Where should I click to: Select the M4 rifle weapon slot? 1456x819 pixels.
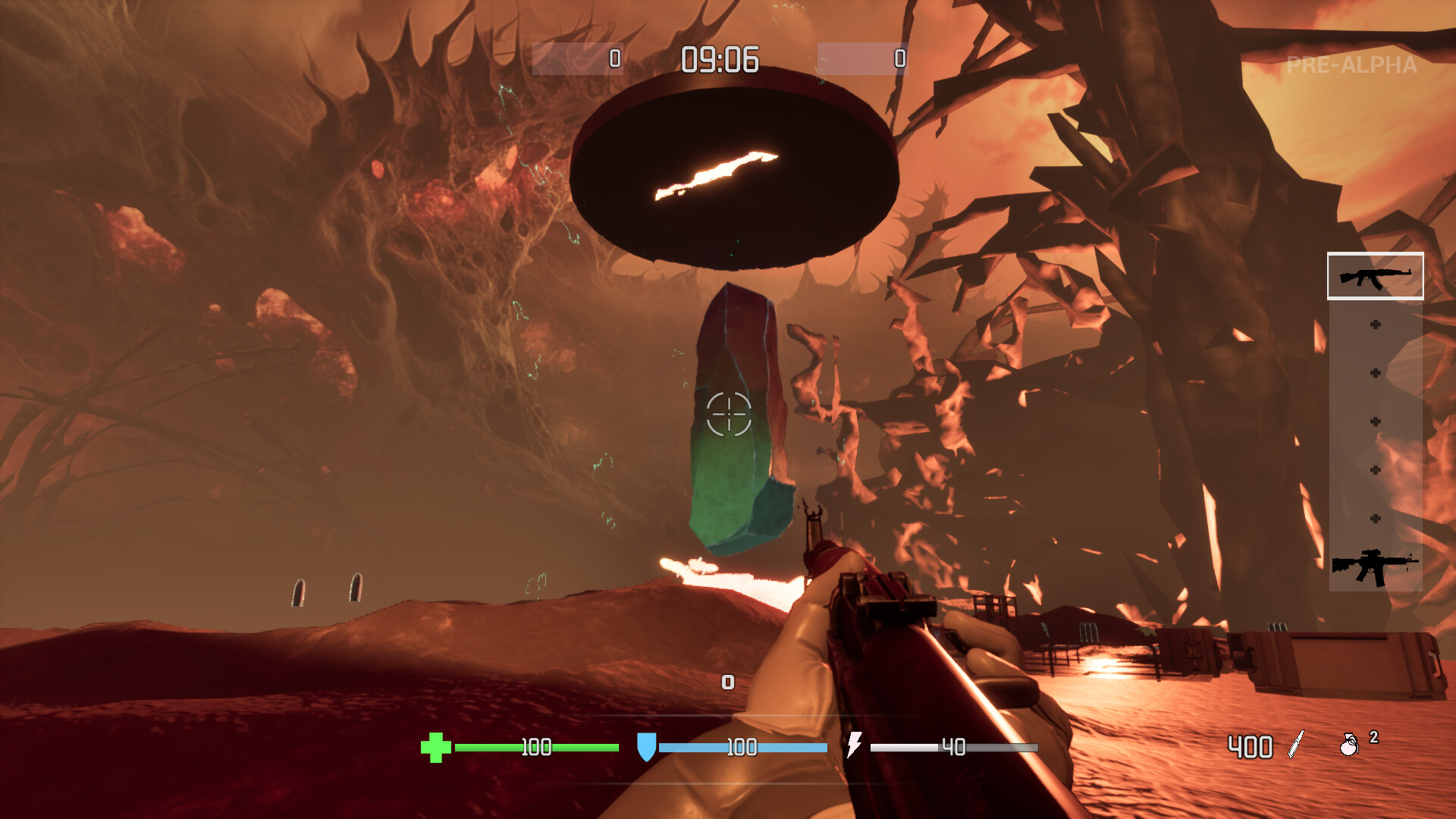tap(1376, 565)
